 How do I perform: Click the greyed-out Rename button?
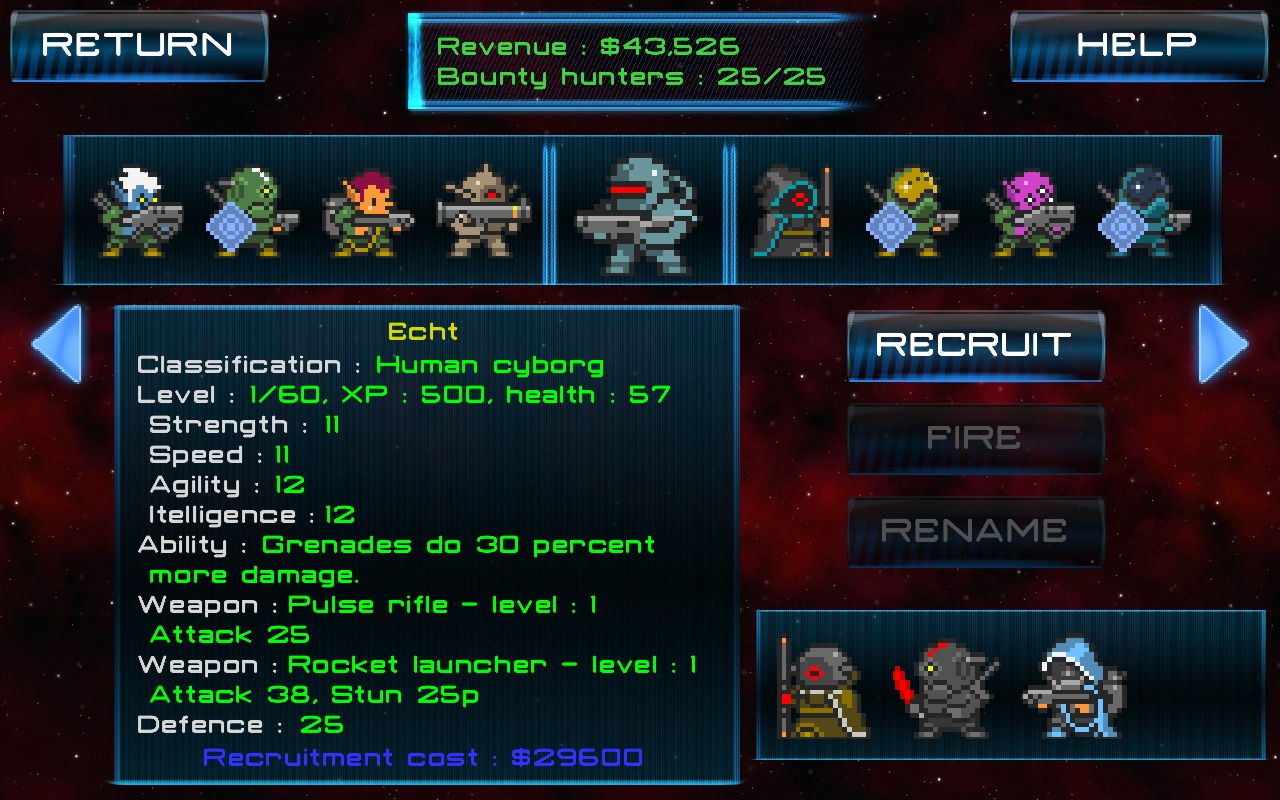tap(975, 531)
